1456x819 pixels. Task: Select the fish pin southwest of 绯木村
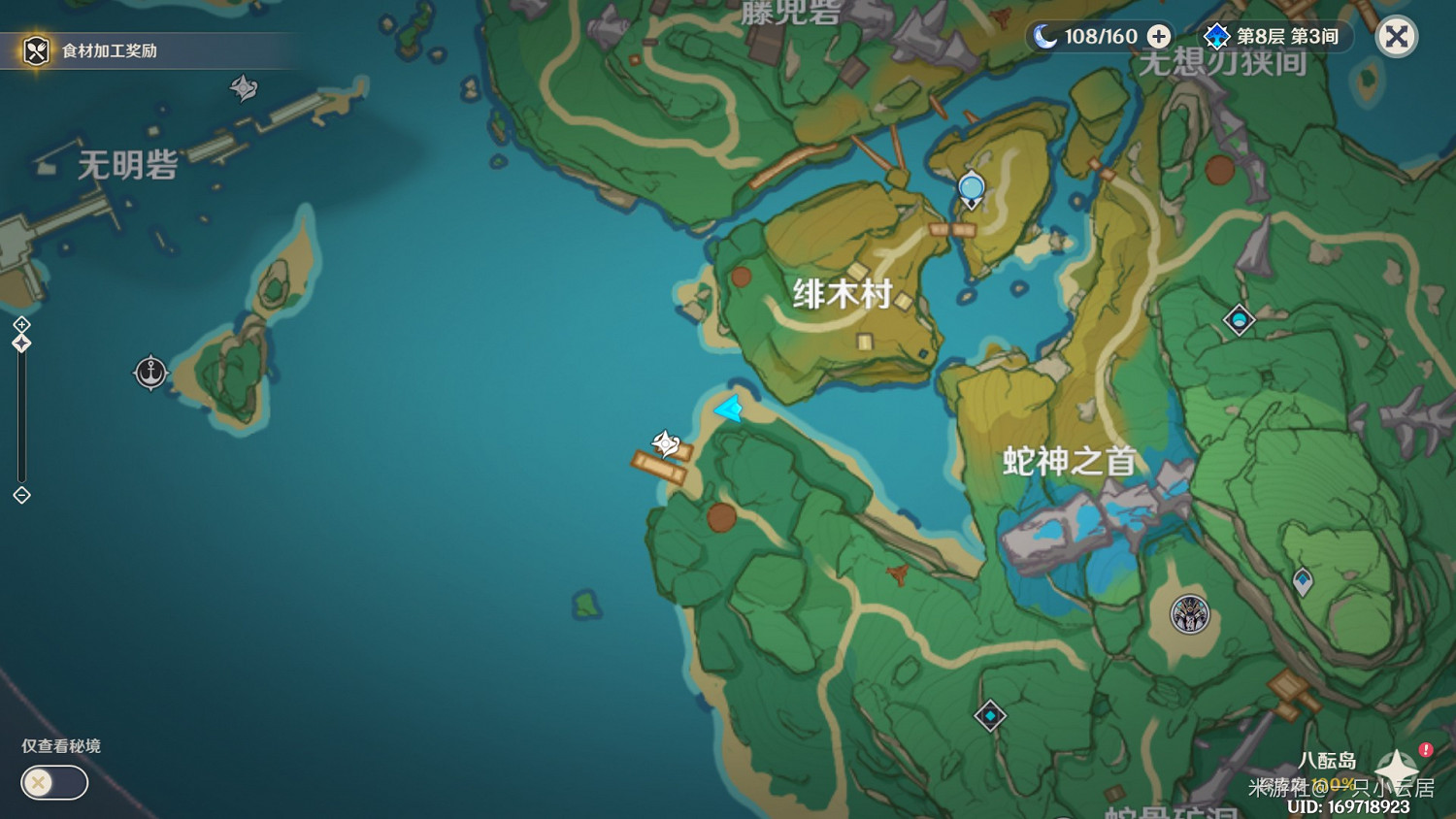coord(666,443)
